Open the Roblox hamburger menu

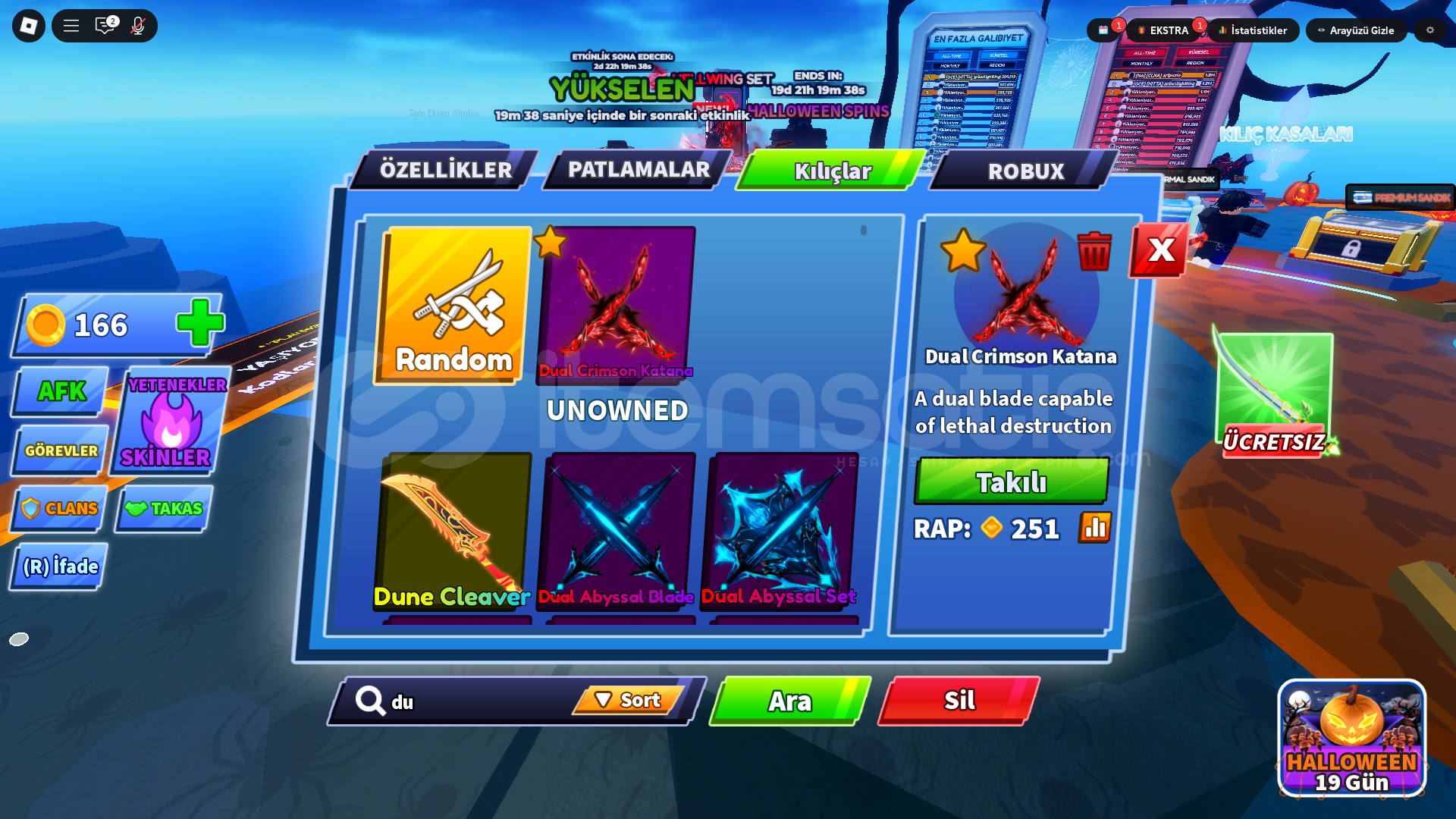(71, 25)
